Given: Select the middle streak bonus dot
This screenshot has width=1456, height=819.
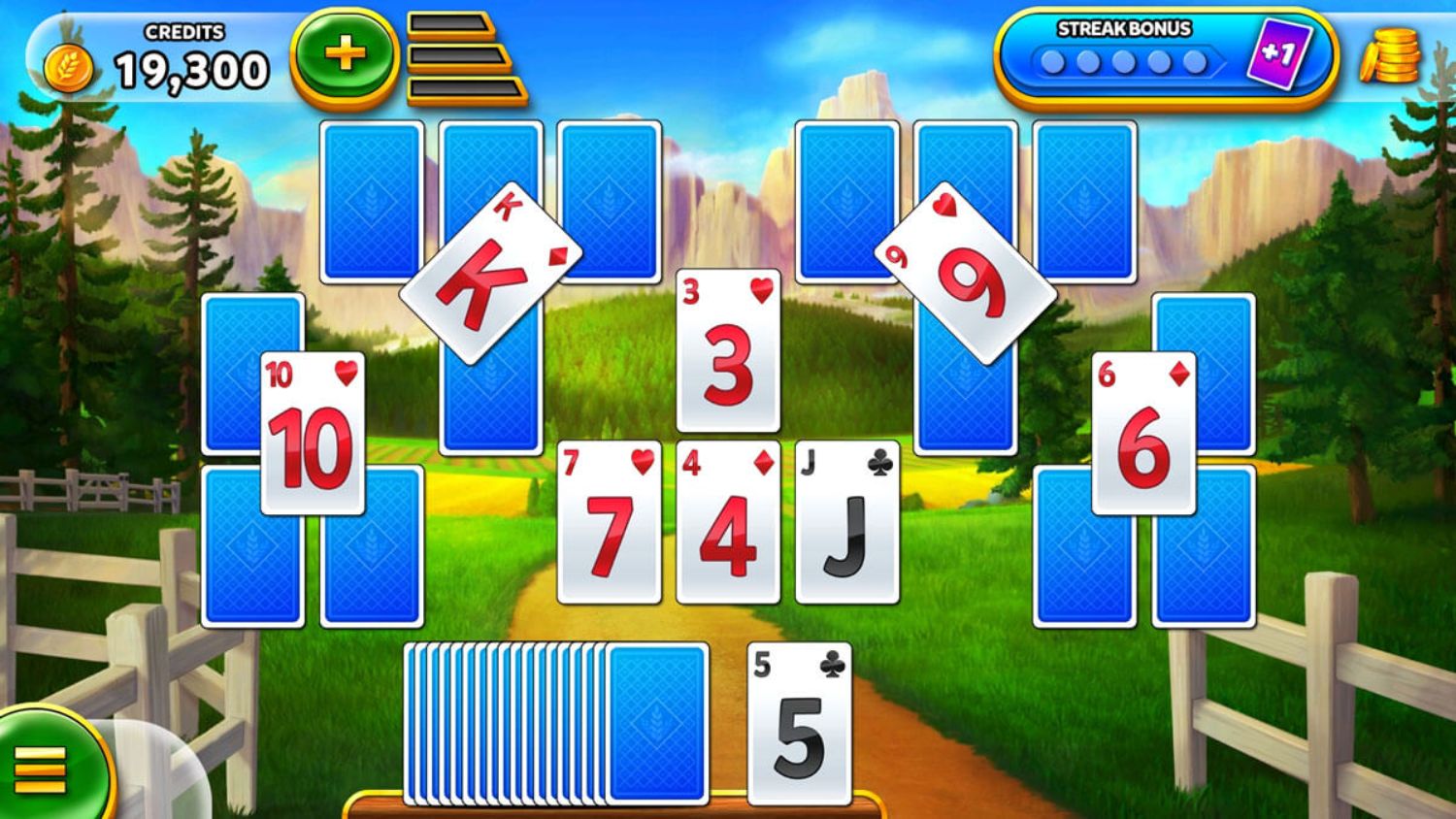Looking at the screenshot, I should 1123,61.
